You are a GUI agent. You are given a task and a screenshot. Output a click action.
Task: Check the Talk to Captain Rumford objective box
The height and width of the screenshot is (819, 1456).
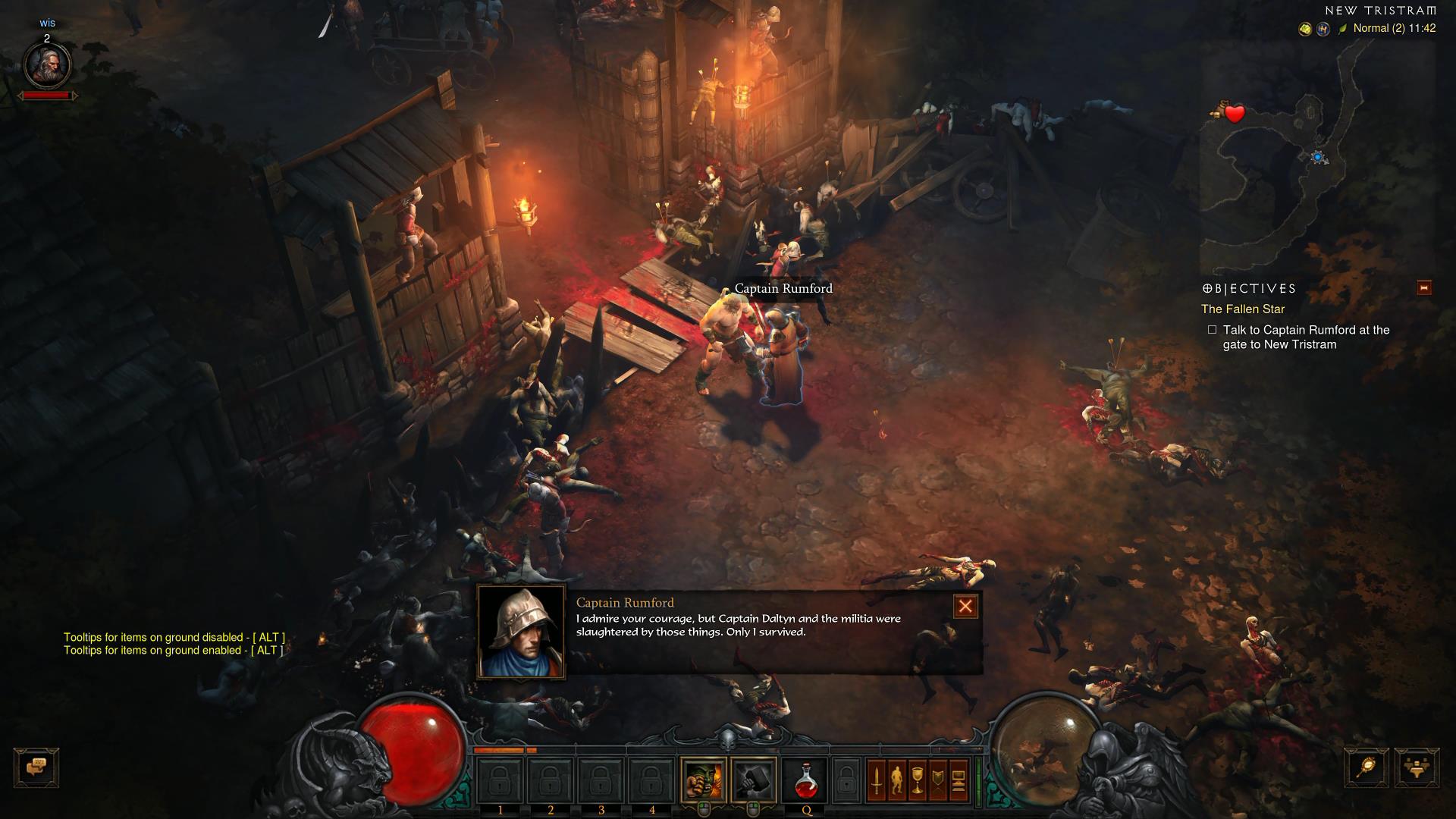1211,331
